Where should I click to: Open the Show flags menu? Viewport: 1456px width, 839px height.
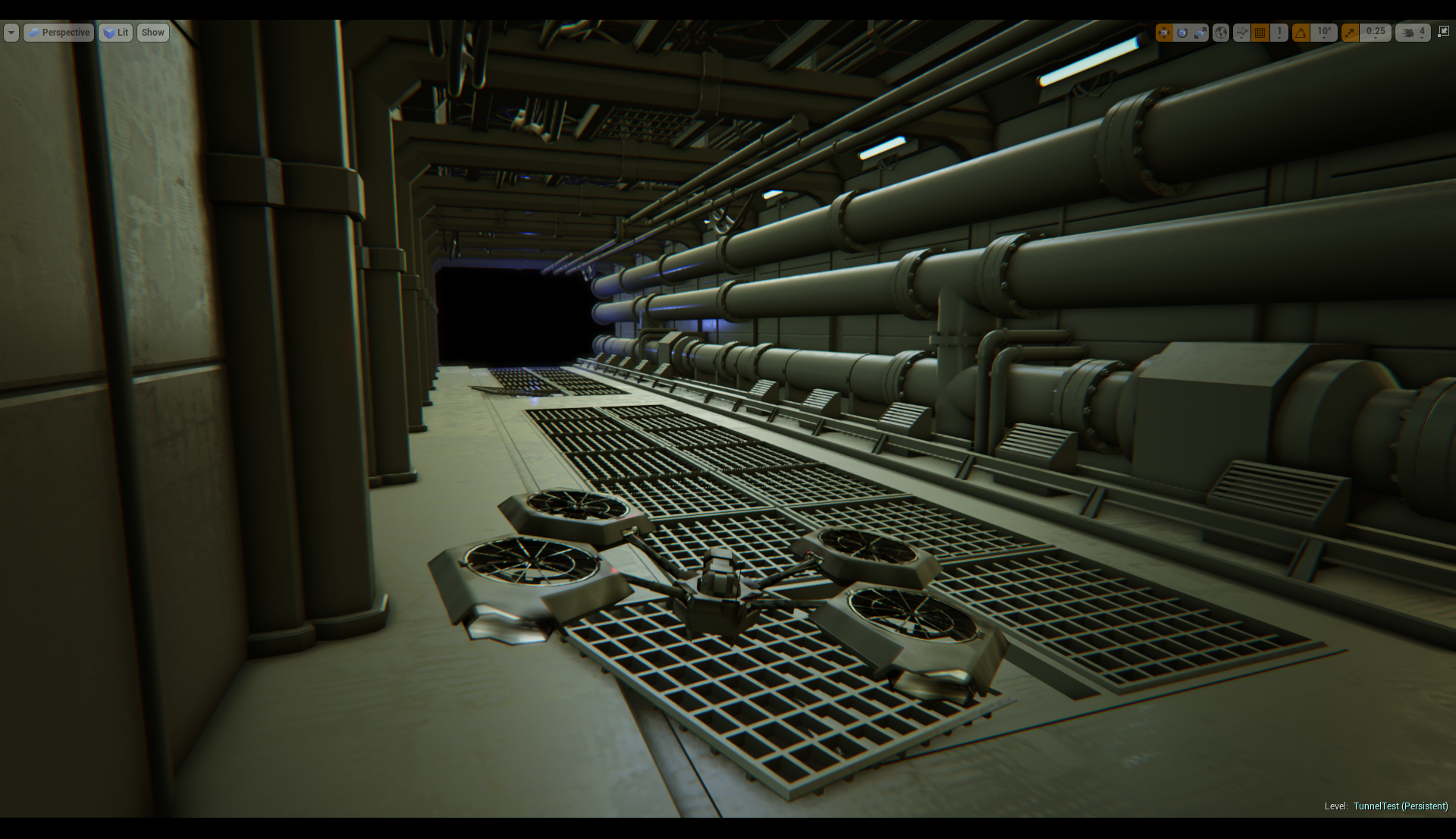152,33
